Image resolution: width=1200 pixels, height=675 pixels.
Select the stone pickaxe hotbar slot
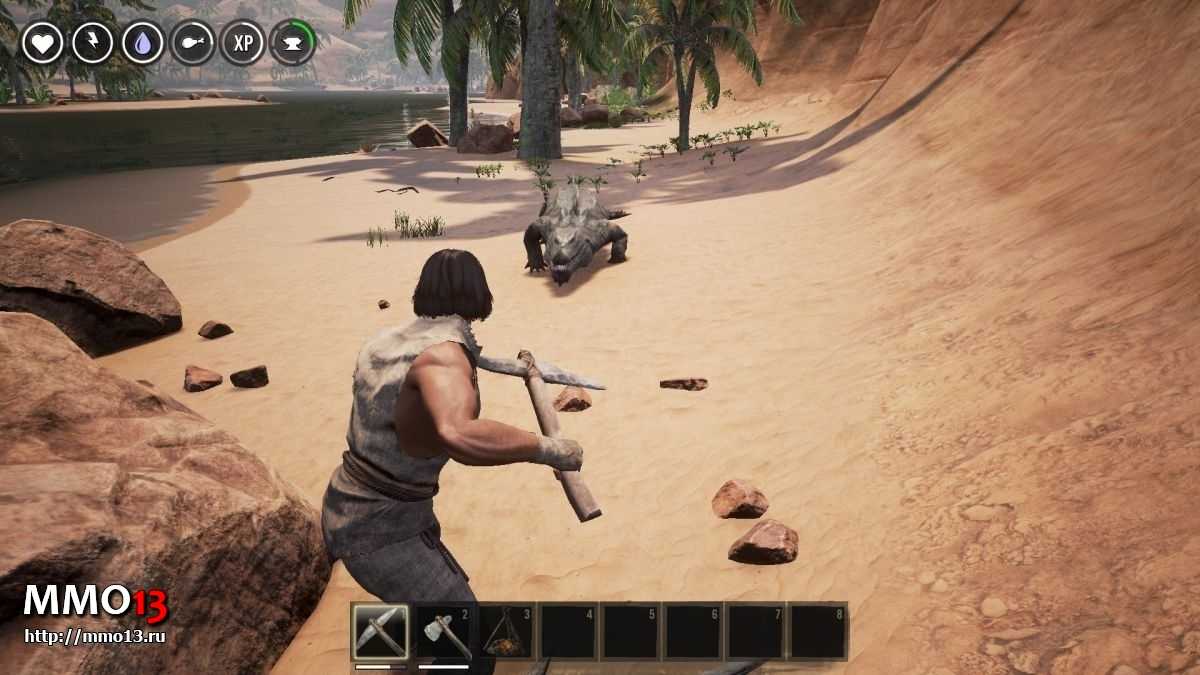pos(381,632)
